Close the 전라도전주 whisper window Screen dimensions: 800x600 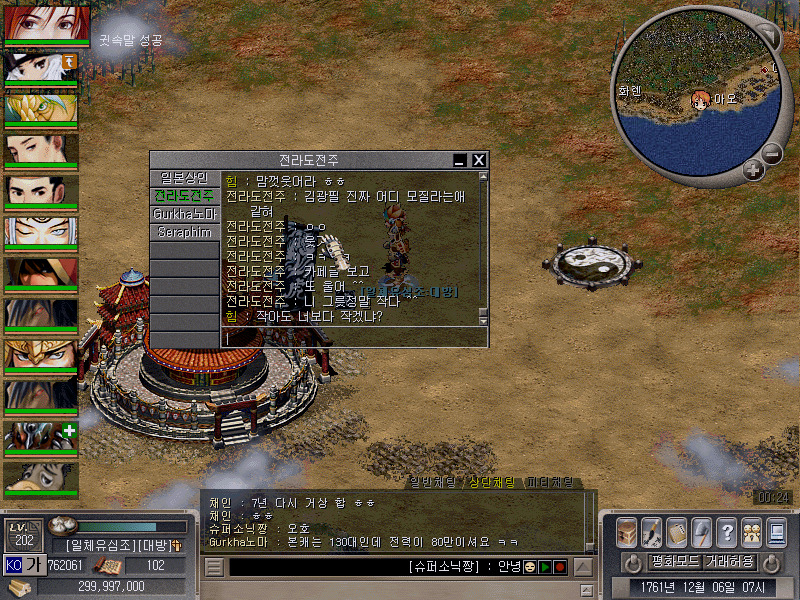pyautogui.click(x=479, y=160)
